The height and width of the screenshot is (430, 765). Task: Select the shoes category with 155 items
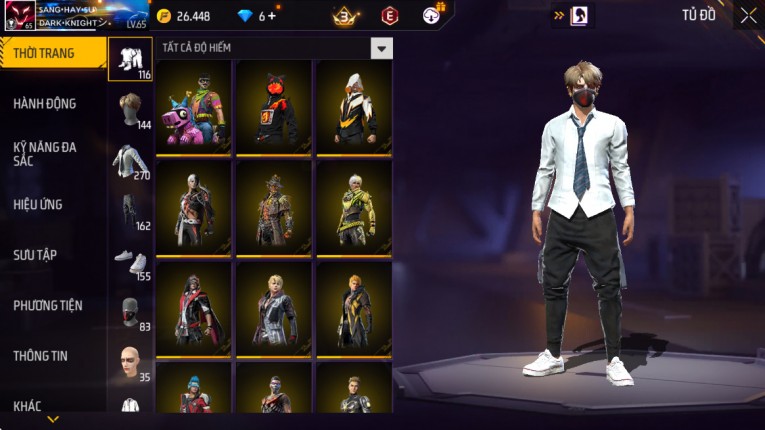tap(130, 261)
